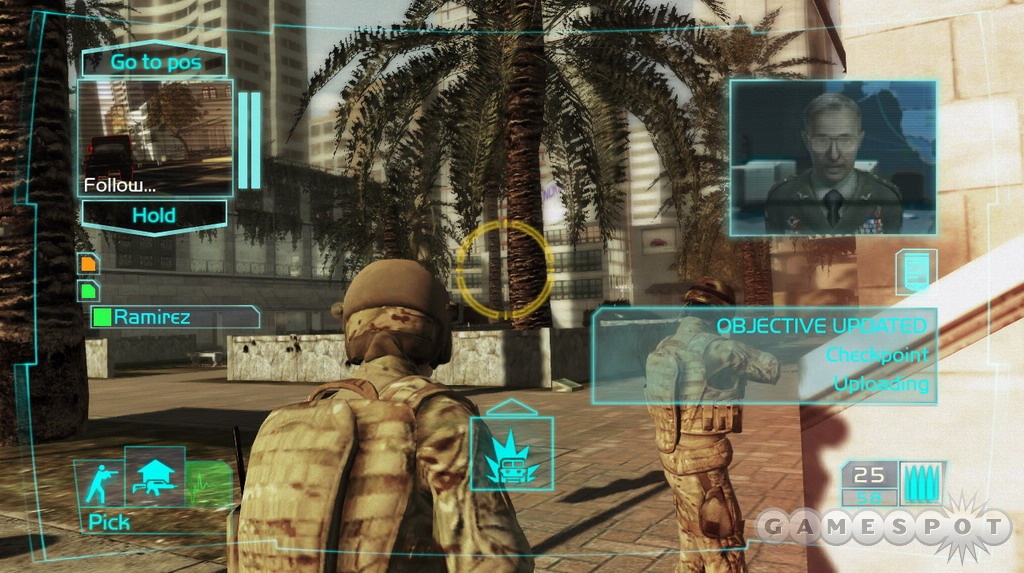This screenshot has height=573, width=1024.
Task: Open the "Objective Updated" notification panel
Action: point(765,355)
